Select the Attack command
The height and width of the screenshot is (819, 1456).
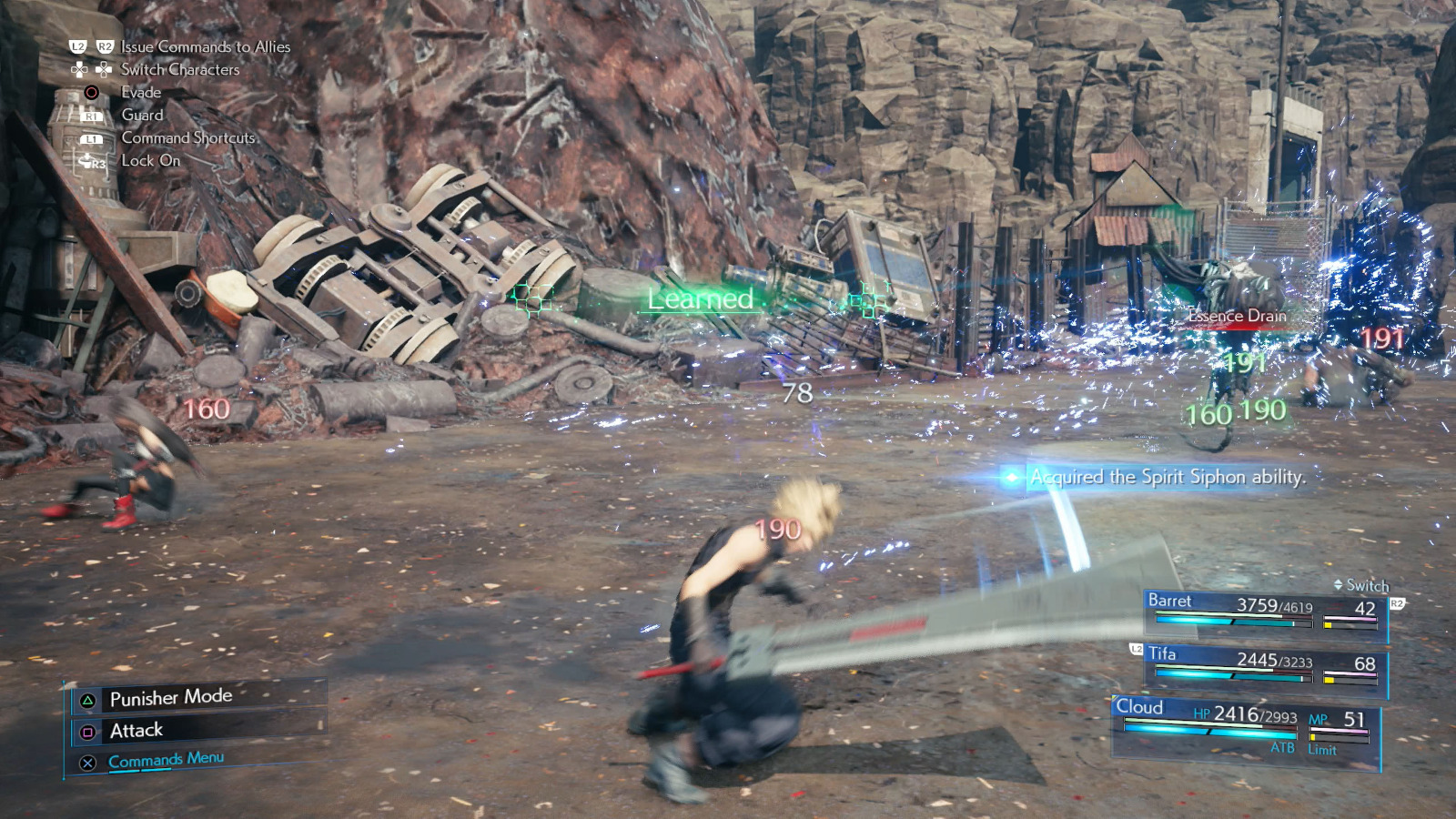136,731
